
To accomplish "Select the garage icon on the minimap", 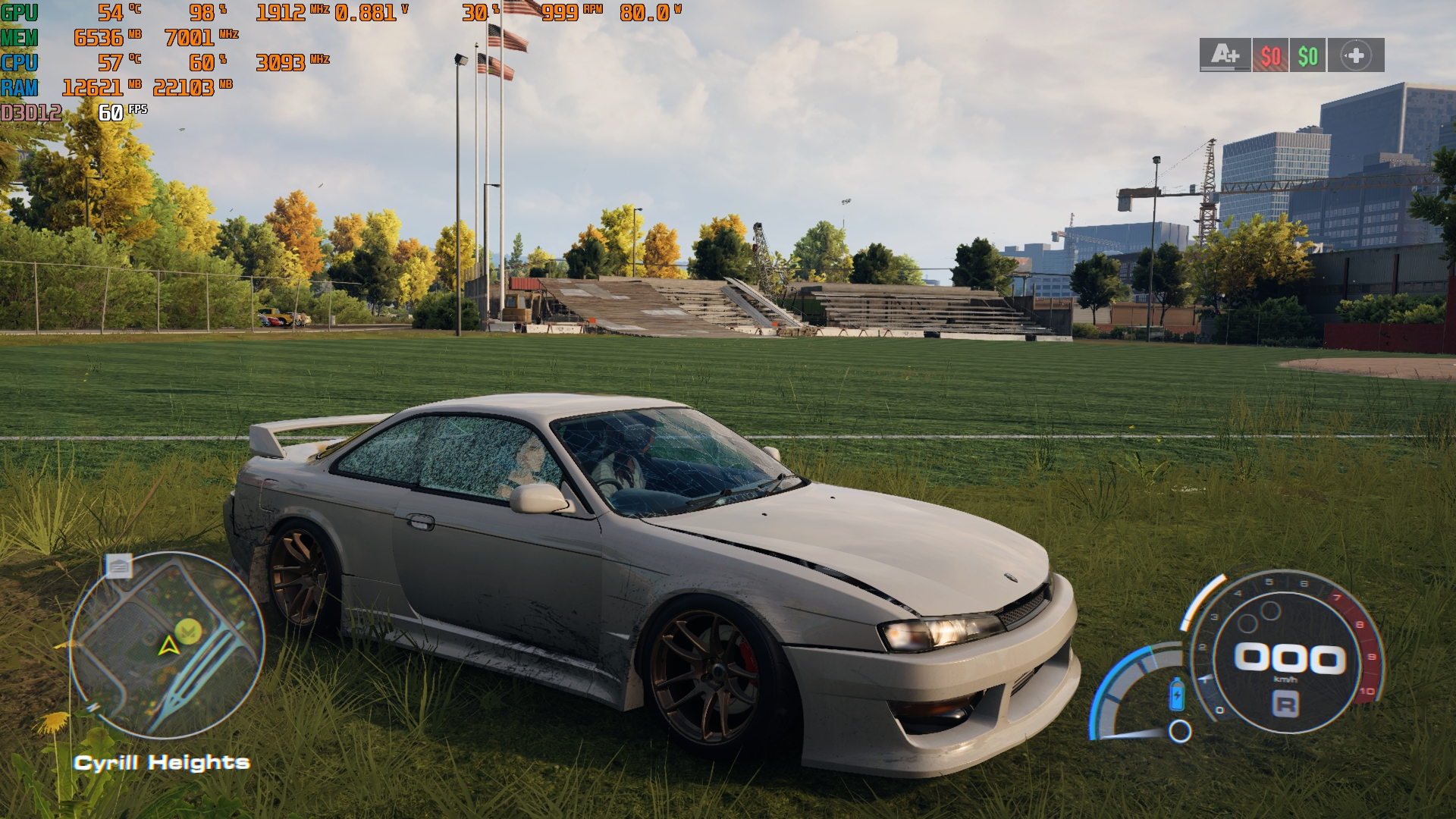I will click(119, 566).
